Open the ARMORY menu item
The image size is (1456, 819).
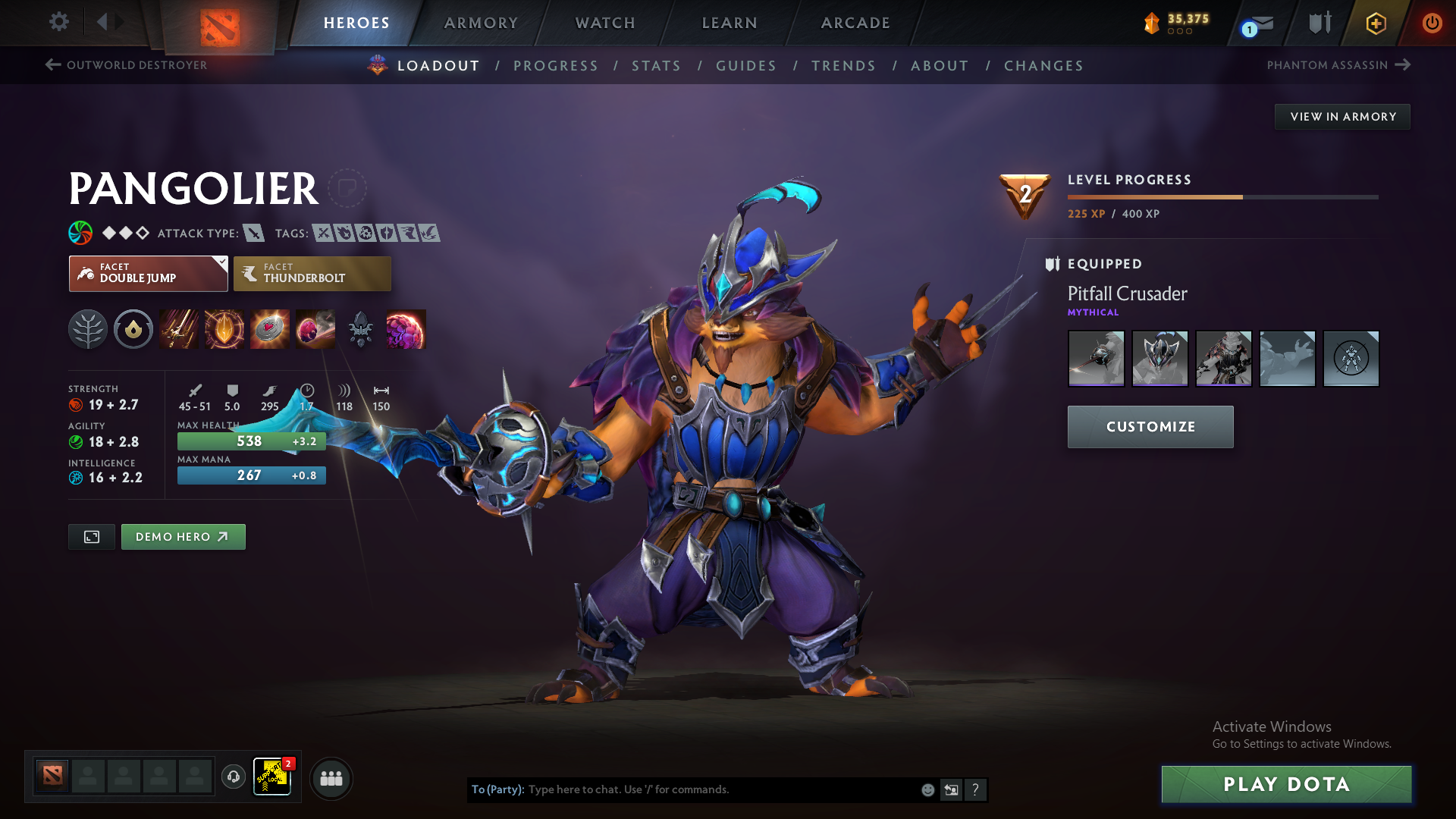click(481, 23)
